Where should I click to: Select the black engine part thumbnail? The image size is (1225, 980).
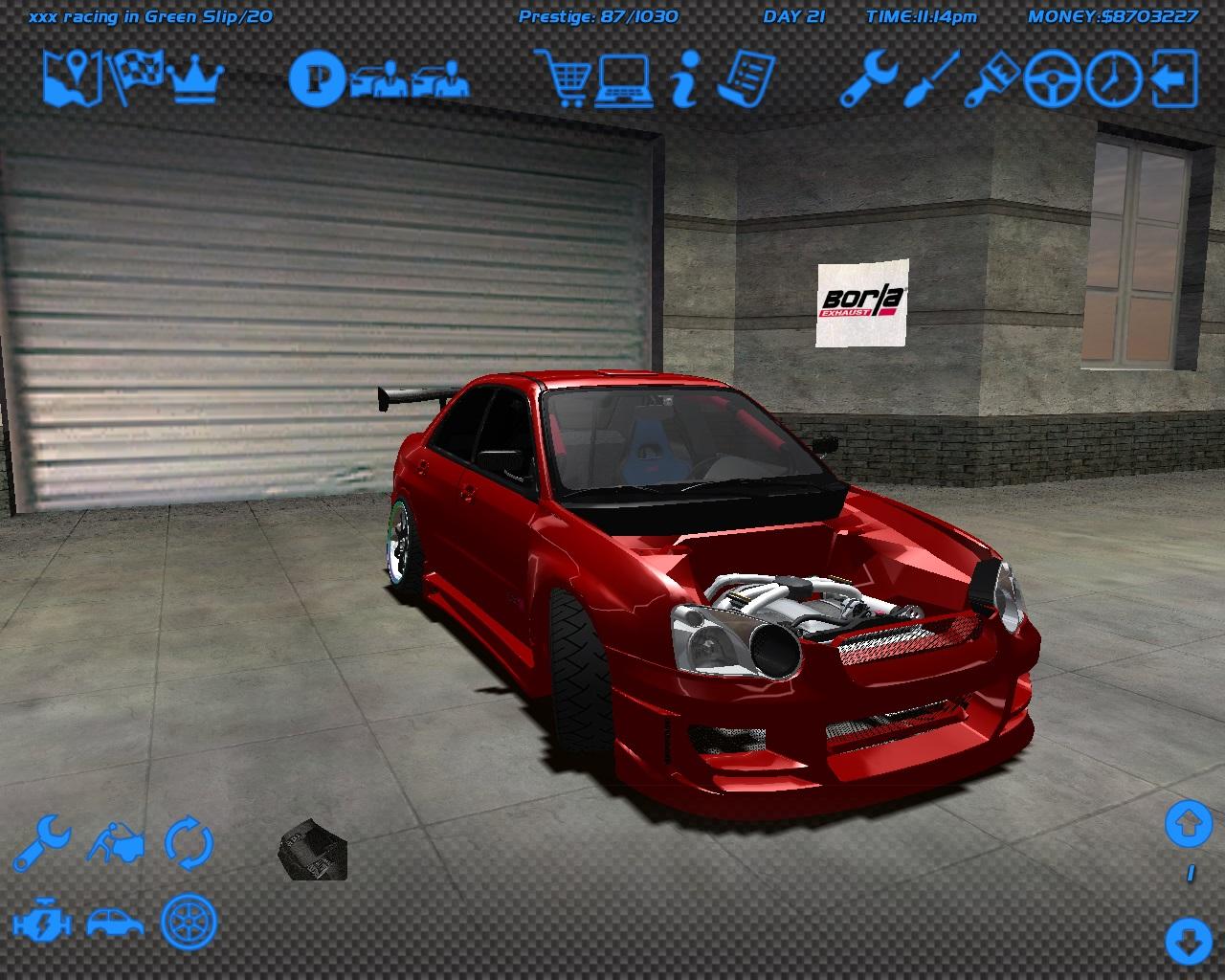[312, 850]
